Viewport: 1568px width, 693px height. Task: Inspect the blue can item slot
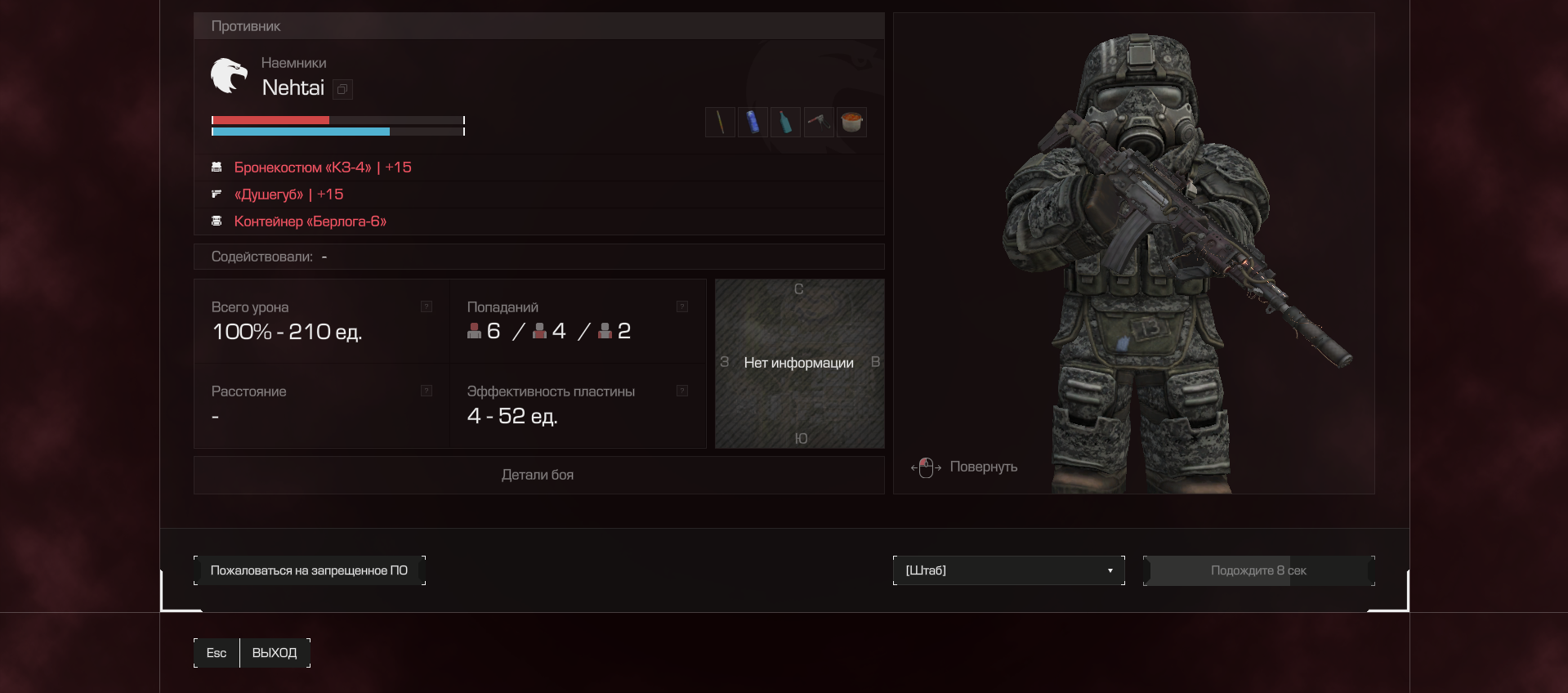pyautogui.click(x=753, y=123)
